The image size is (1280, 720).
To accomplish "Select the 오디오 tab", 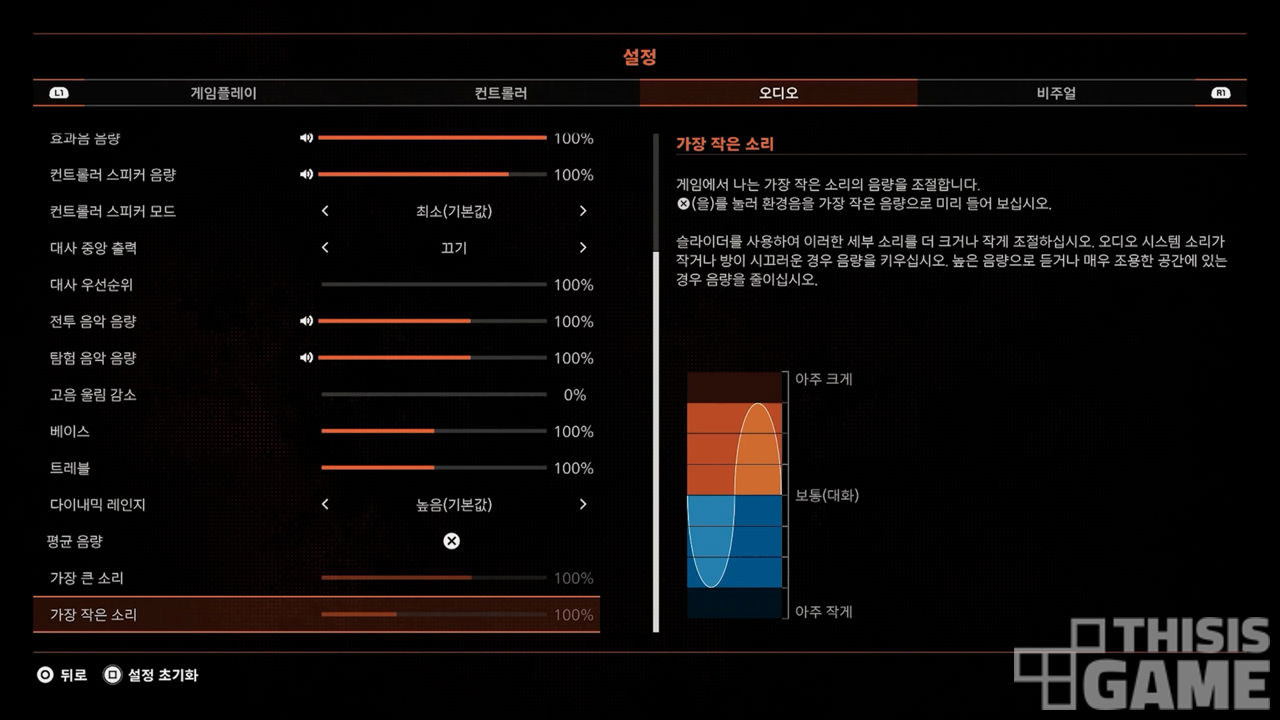I will [x=778, y=93].
